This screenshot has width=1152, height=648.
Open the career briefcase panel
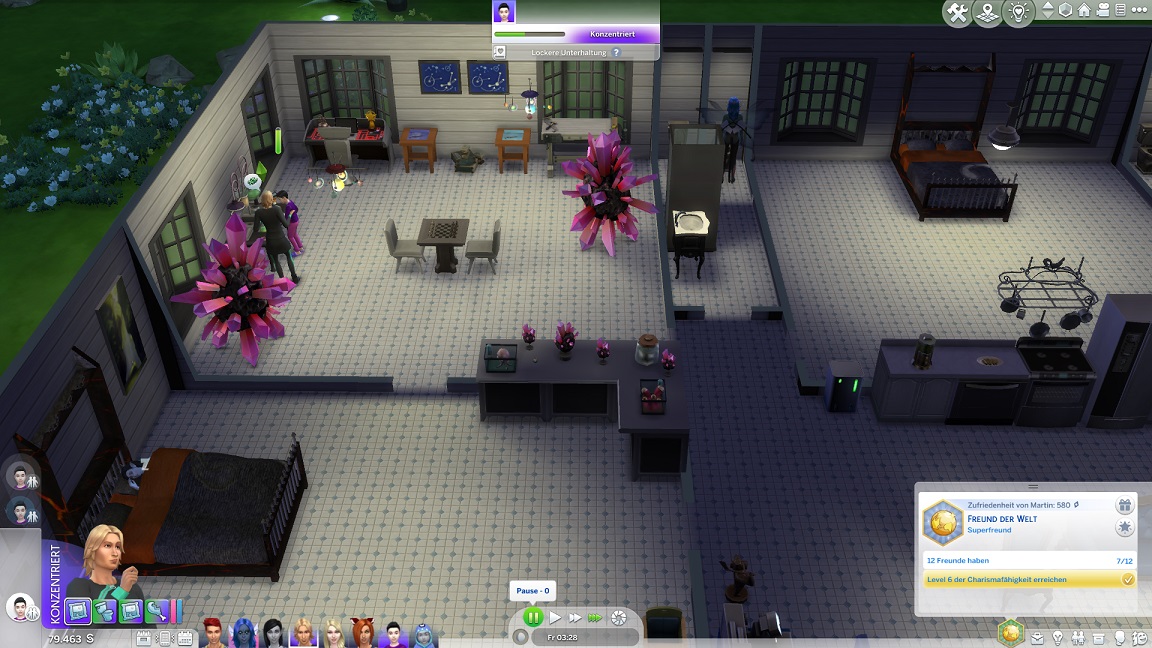(x=1037, y=637)
